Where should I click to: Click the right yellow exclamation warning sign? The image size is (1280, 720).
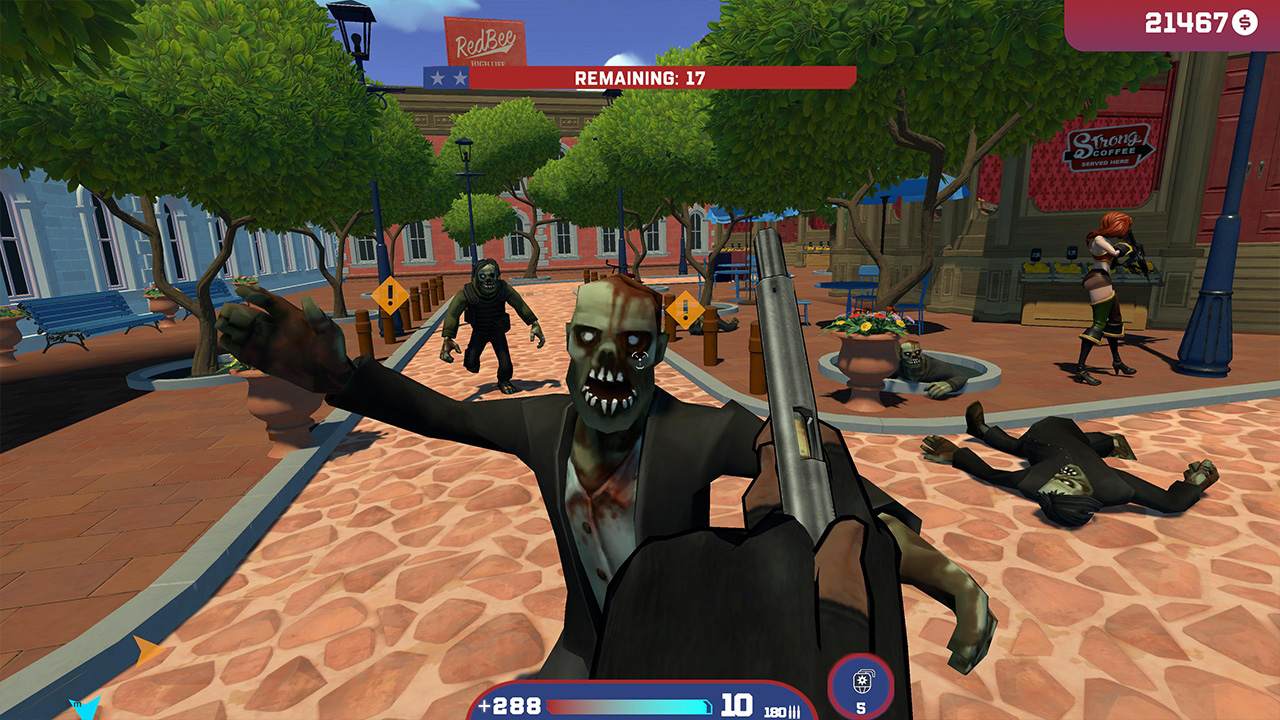point(684,310)
